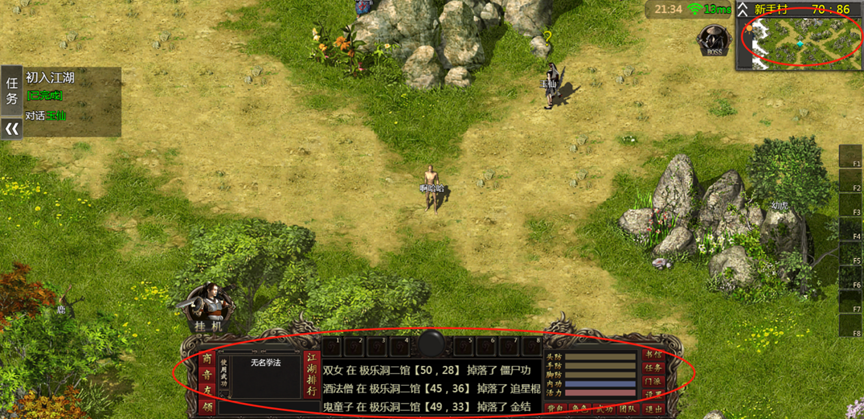Collapse the quest tracker with the double-arrow button
Screen dimensions: 864x419
click(x=12, y=129)
